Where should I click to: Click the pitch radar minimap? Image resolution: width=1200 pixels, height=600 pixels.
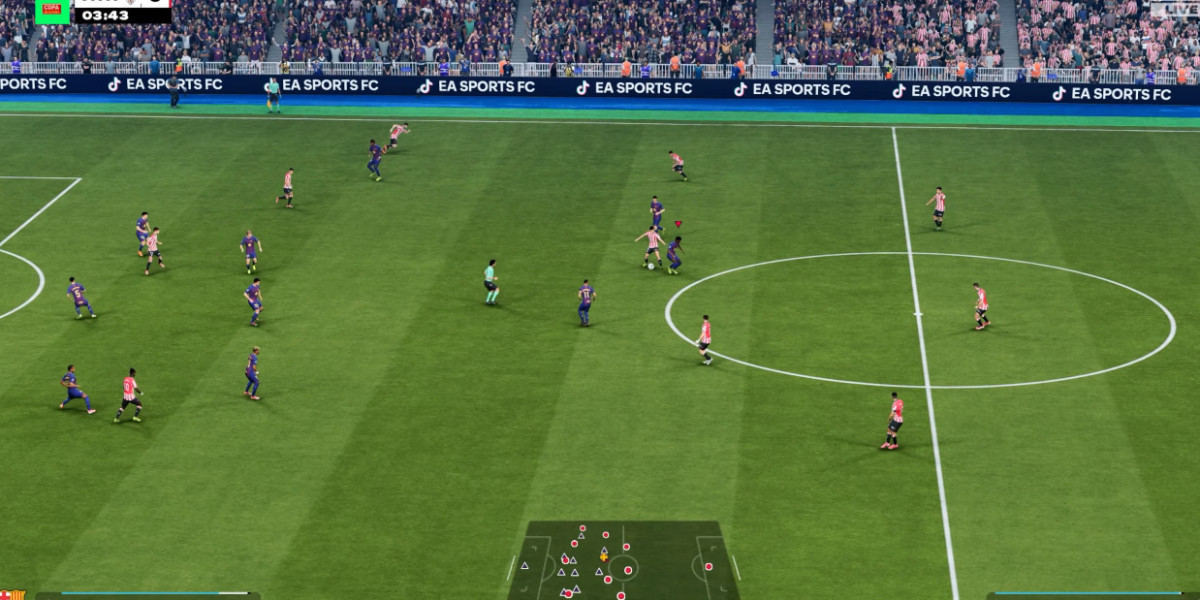click(x=623, y=561)
